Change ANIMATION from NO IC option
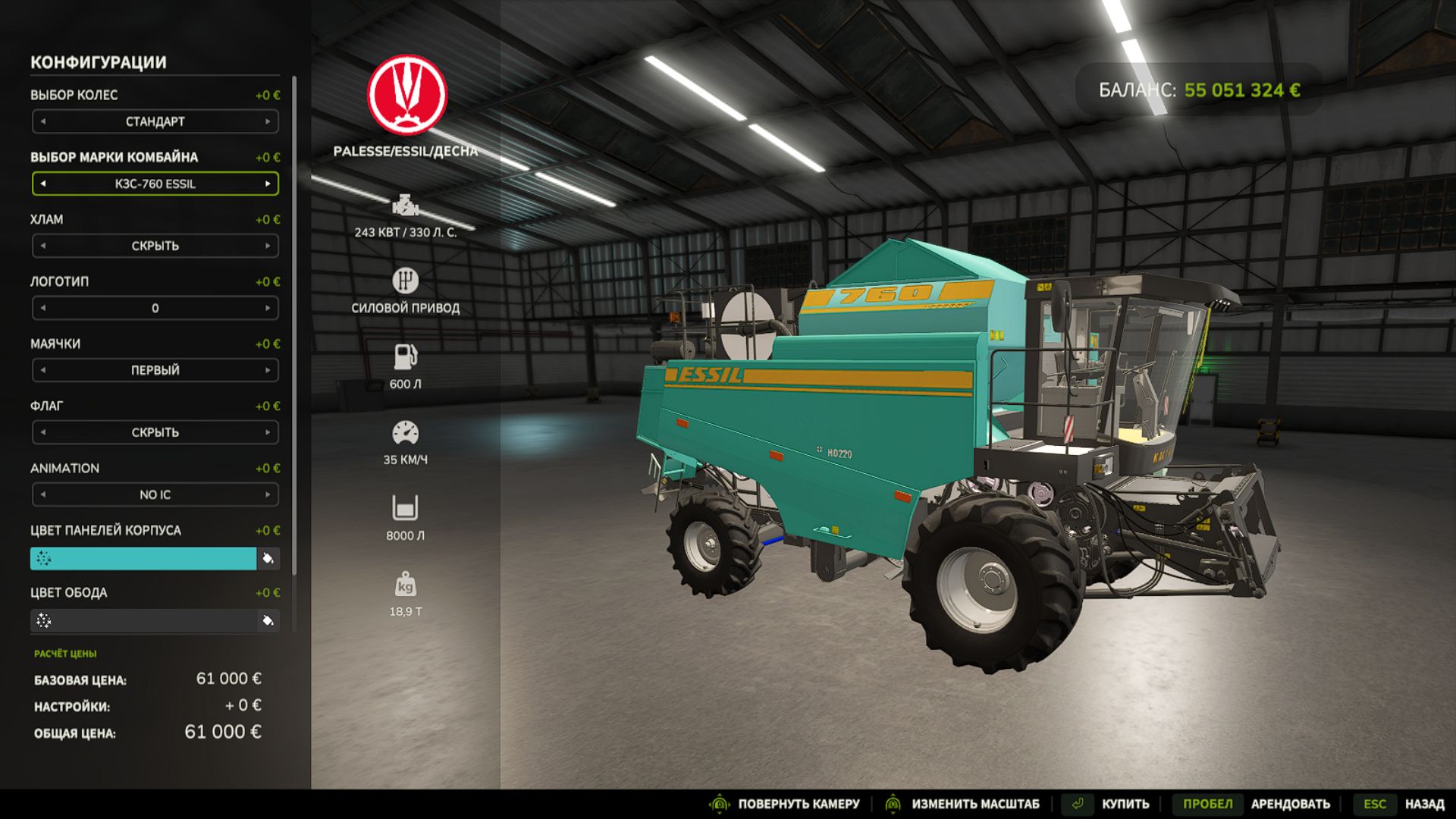Image resolution: width=1456 pixels, height=819 pixels. coord(269,494)
